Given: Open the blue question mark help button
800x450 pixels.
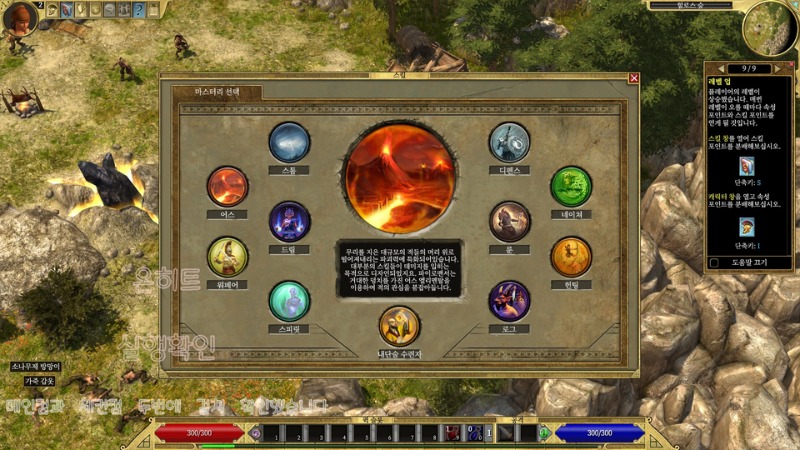Looking at the screenshot, I should point(139,10).
